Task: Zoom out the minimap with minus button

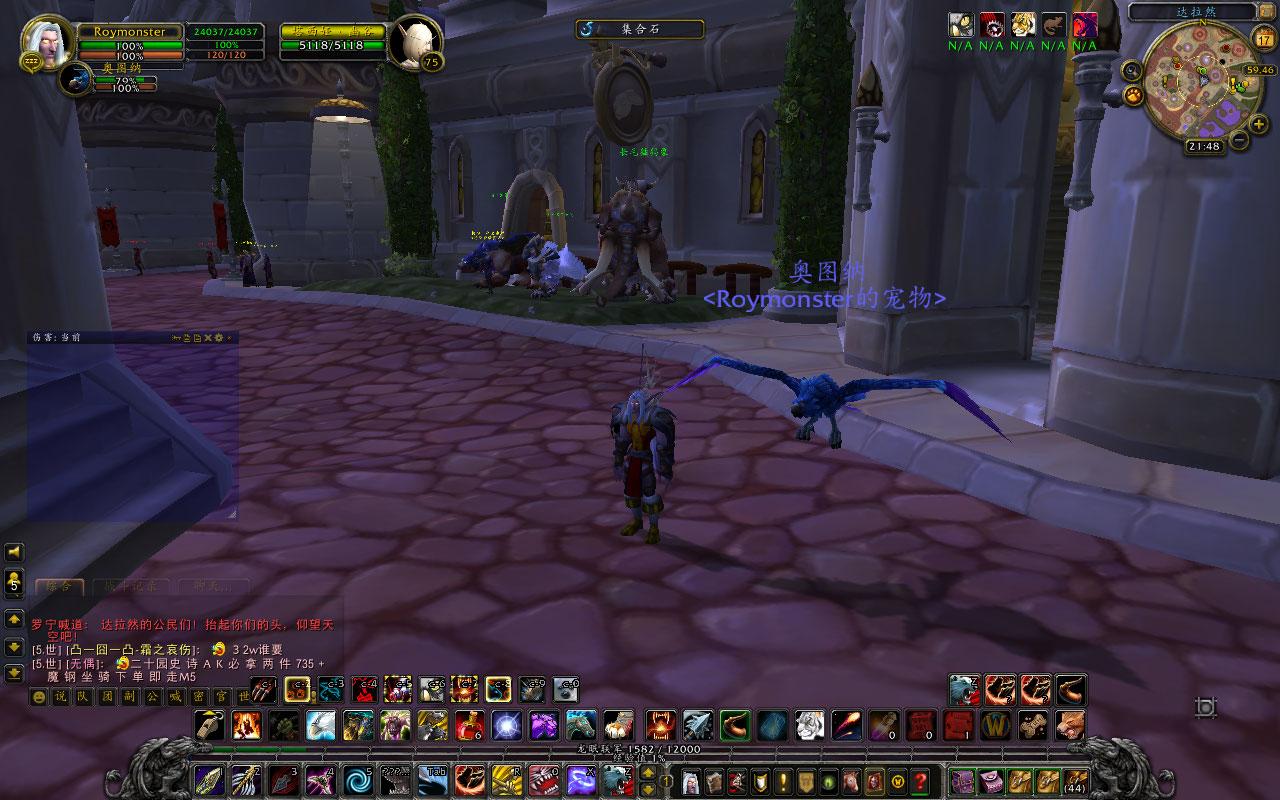Action: click(x=1239, y=140)
